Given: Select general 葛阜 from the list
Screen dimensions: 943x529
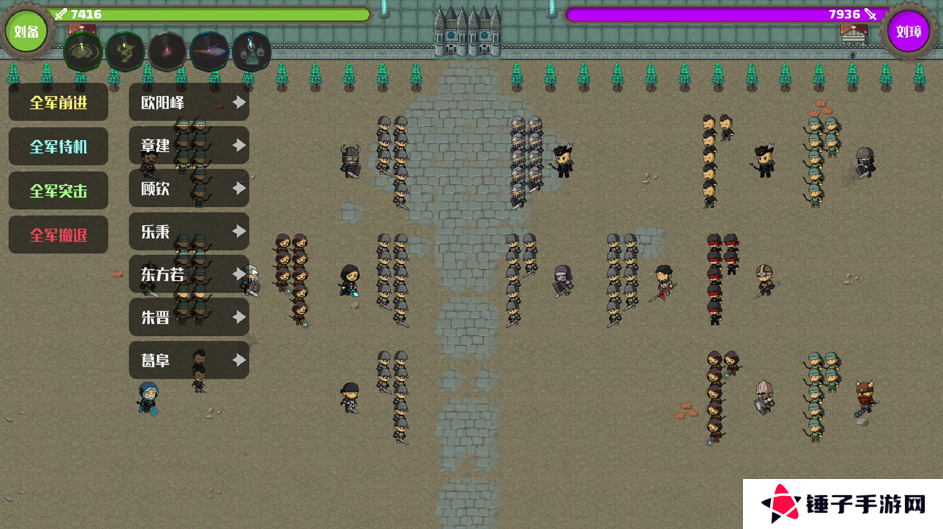Looking at the screenshot, I should (x=189, y=360).
